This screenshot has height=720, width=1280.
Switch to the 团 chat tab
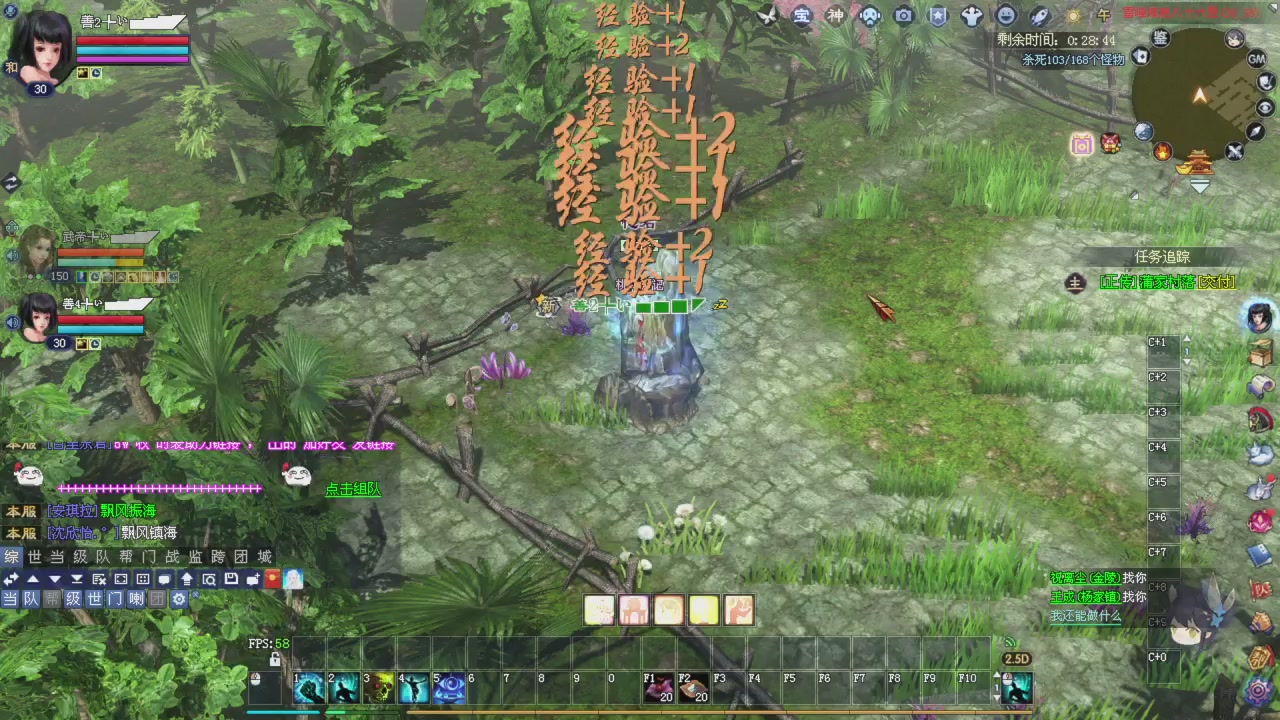pyautogui.click(x=241, y=557)
